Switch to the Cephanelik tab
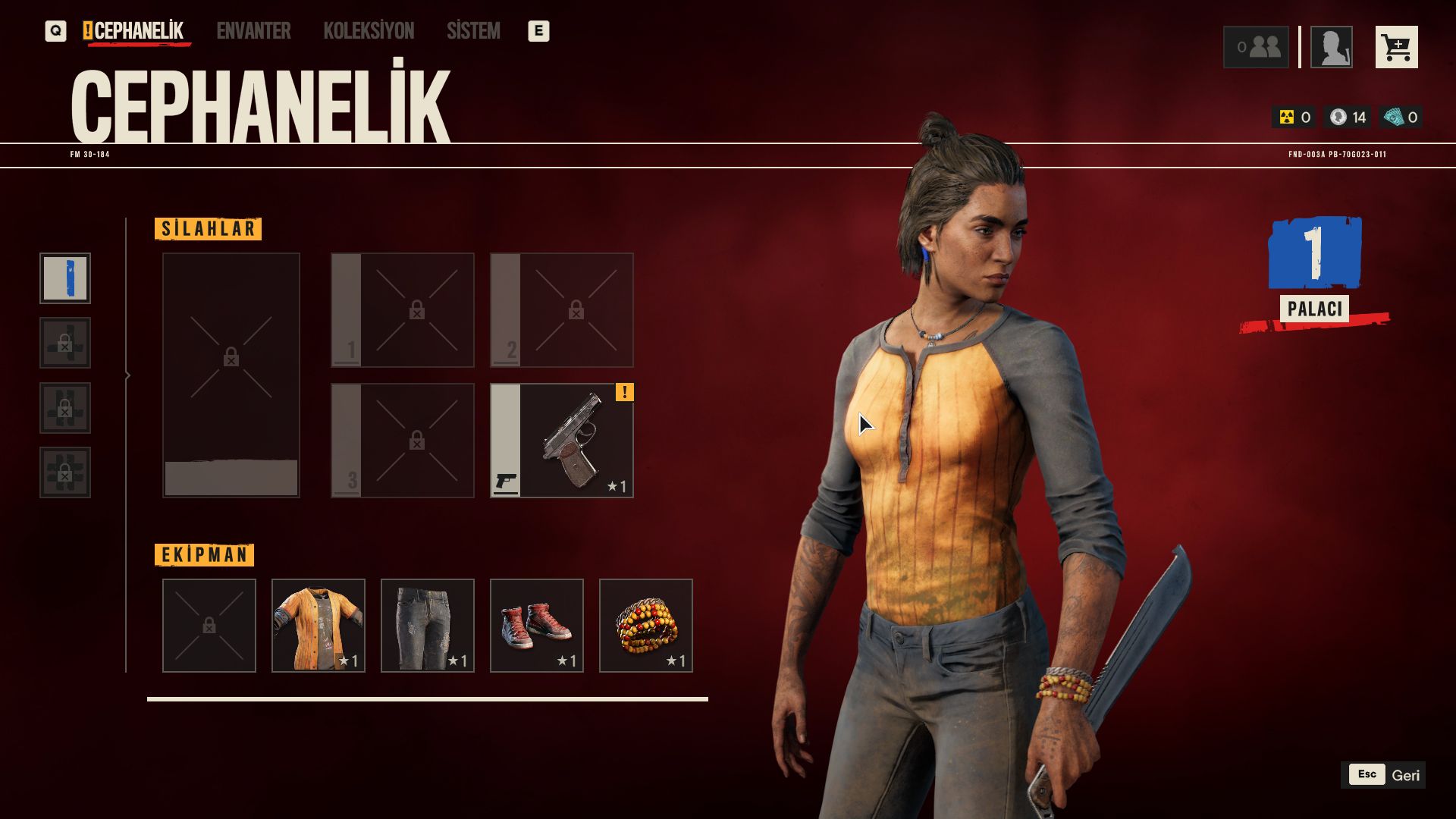 pos(138,31)
